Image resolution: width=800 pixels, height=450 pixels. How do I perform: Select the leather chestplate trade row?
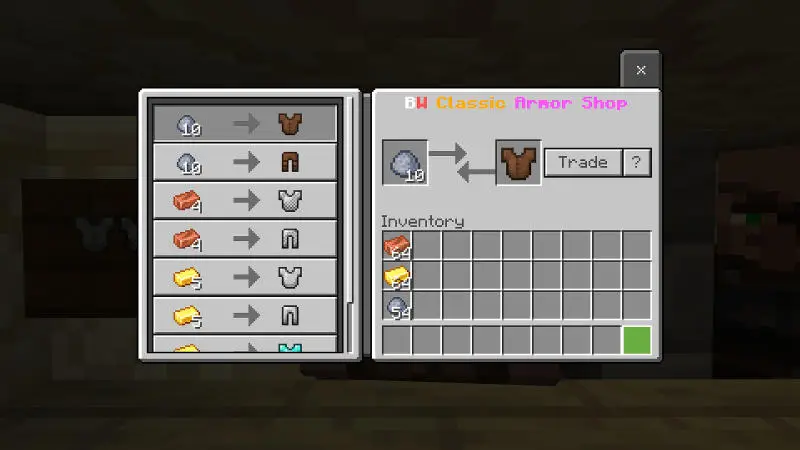point(245,124)
